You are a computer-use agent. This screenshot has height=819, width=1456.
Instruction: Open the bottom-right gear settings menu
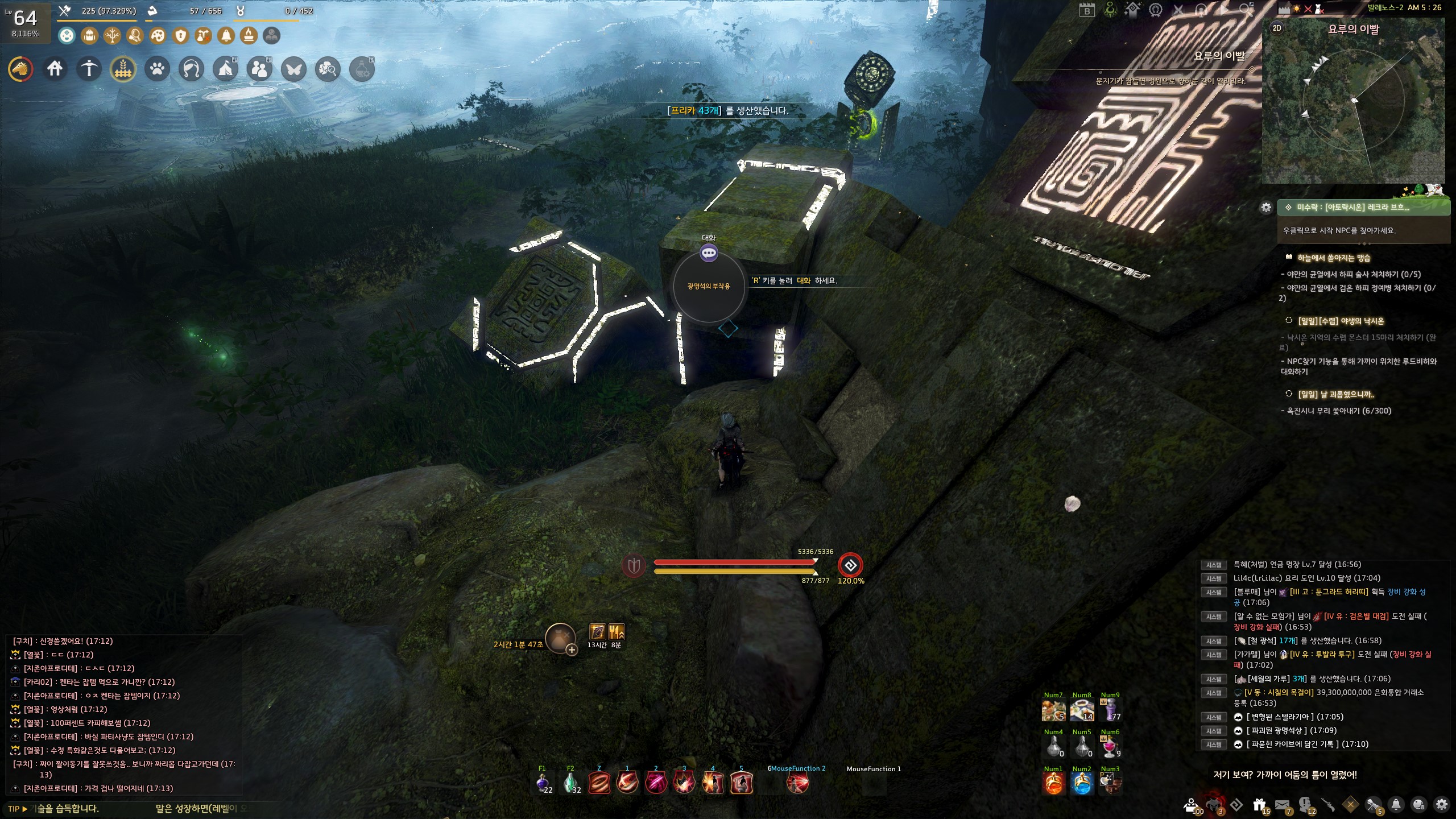(1441, 804)
